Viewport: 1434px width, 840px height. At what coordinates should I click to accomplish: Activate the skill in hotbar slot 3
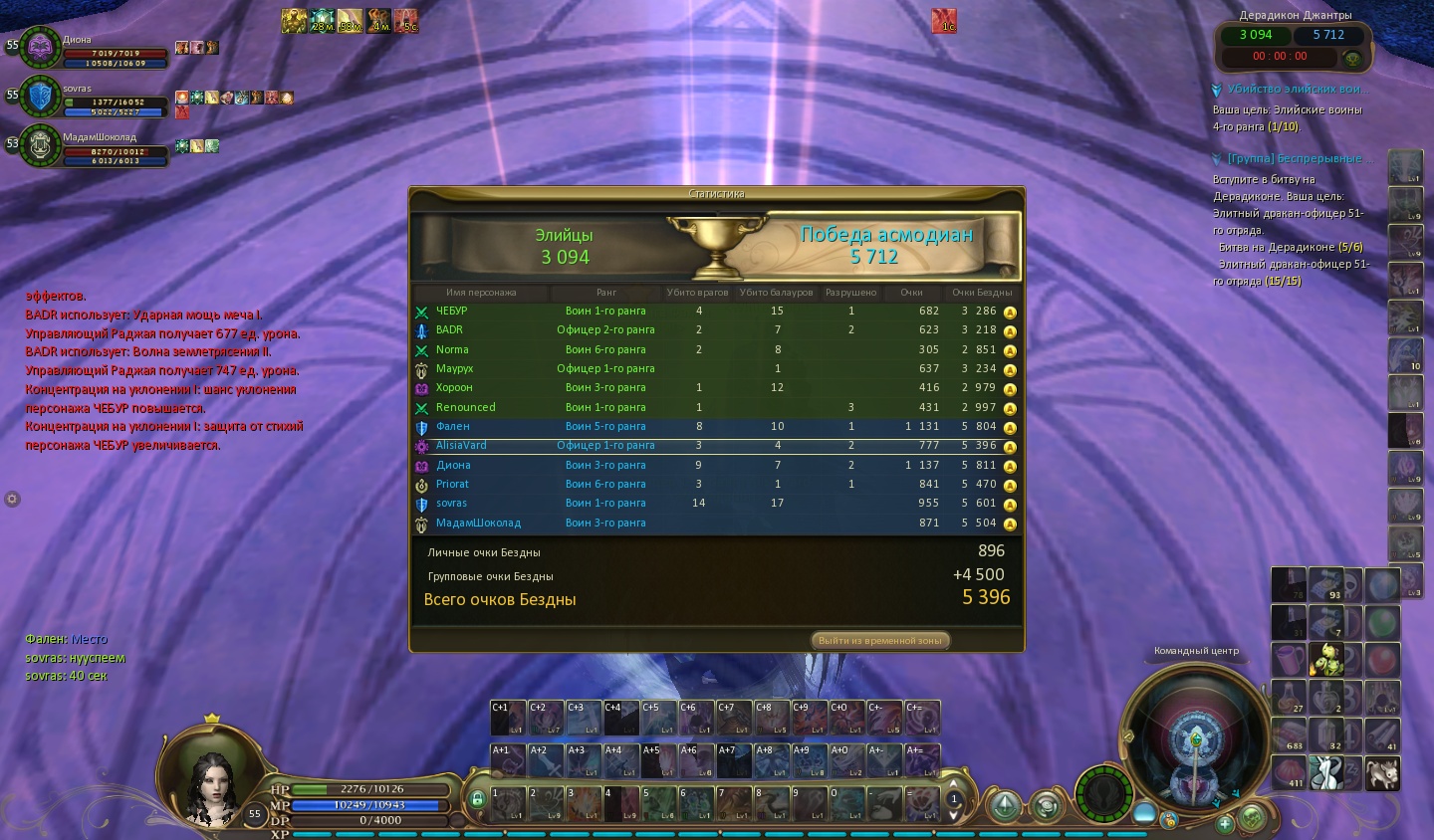coord(583,803)
